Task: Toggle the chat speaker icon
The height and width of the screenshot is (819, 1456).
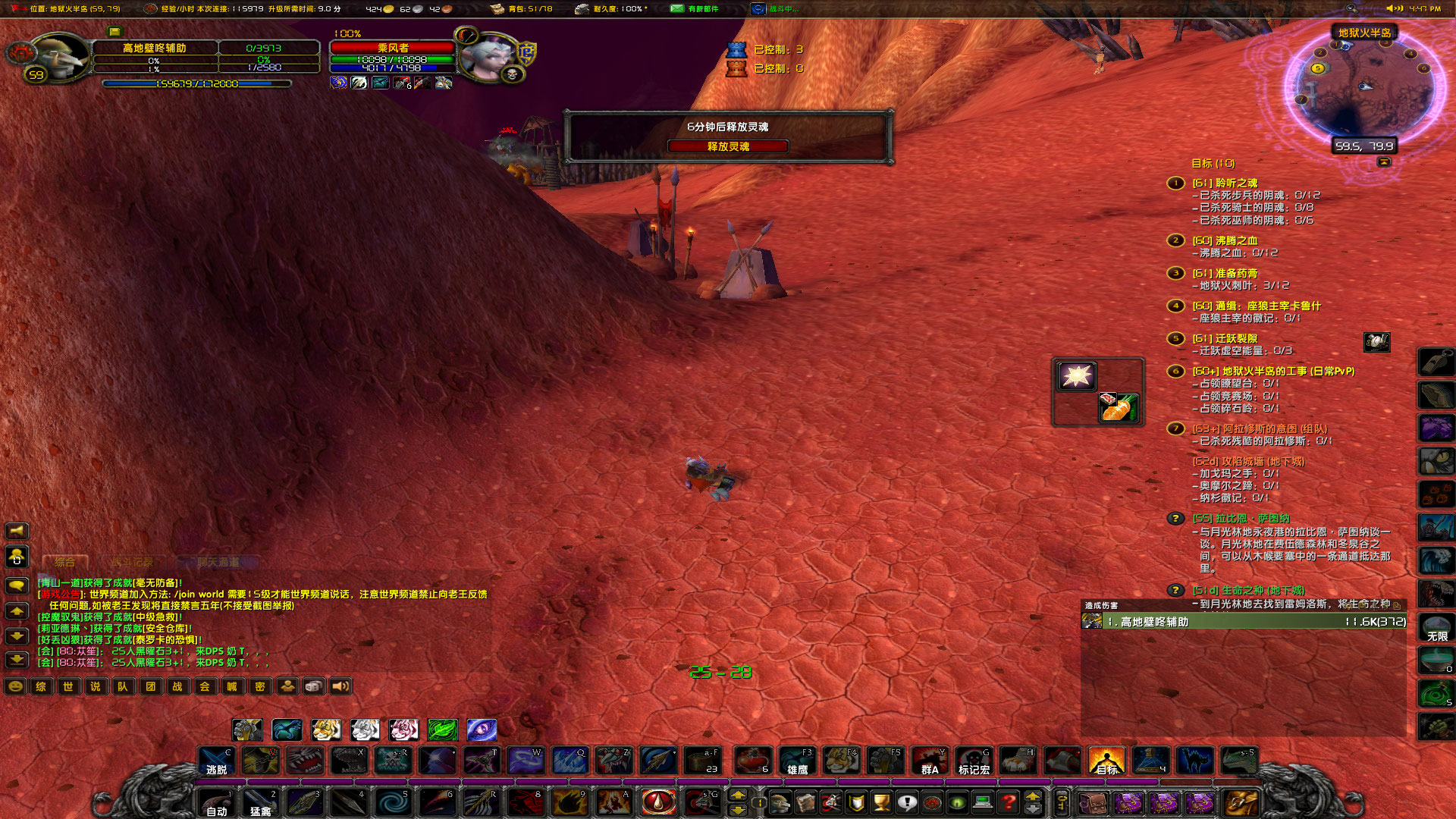Action: [x=340, y=686]
